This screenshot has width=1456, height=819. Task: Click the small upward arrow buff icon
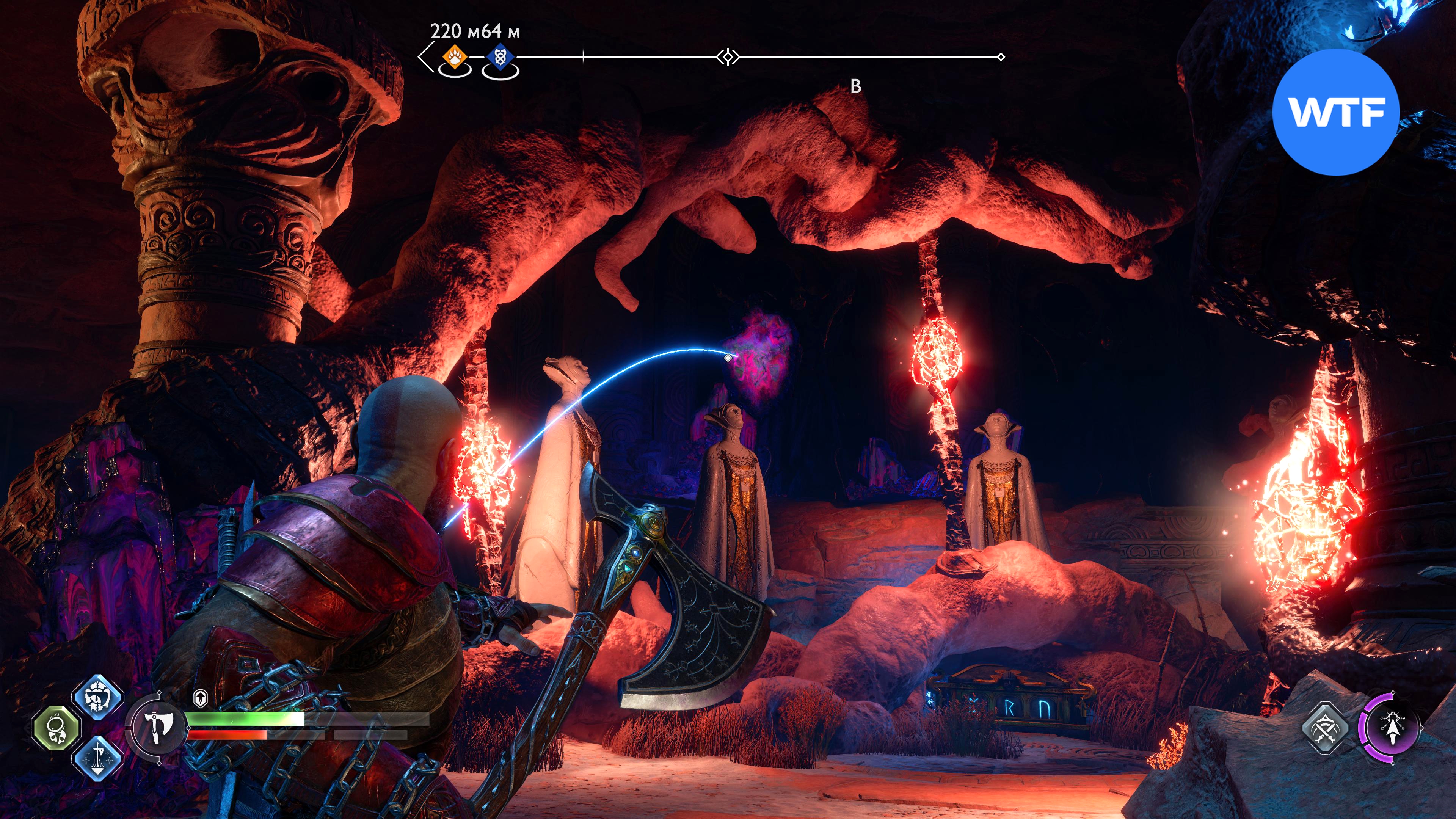click(200, 699)
